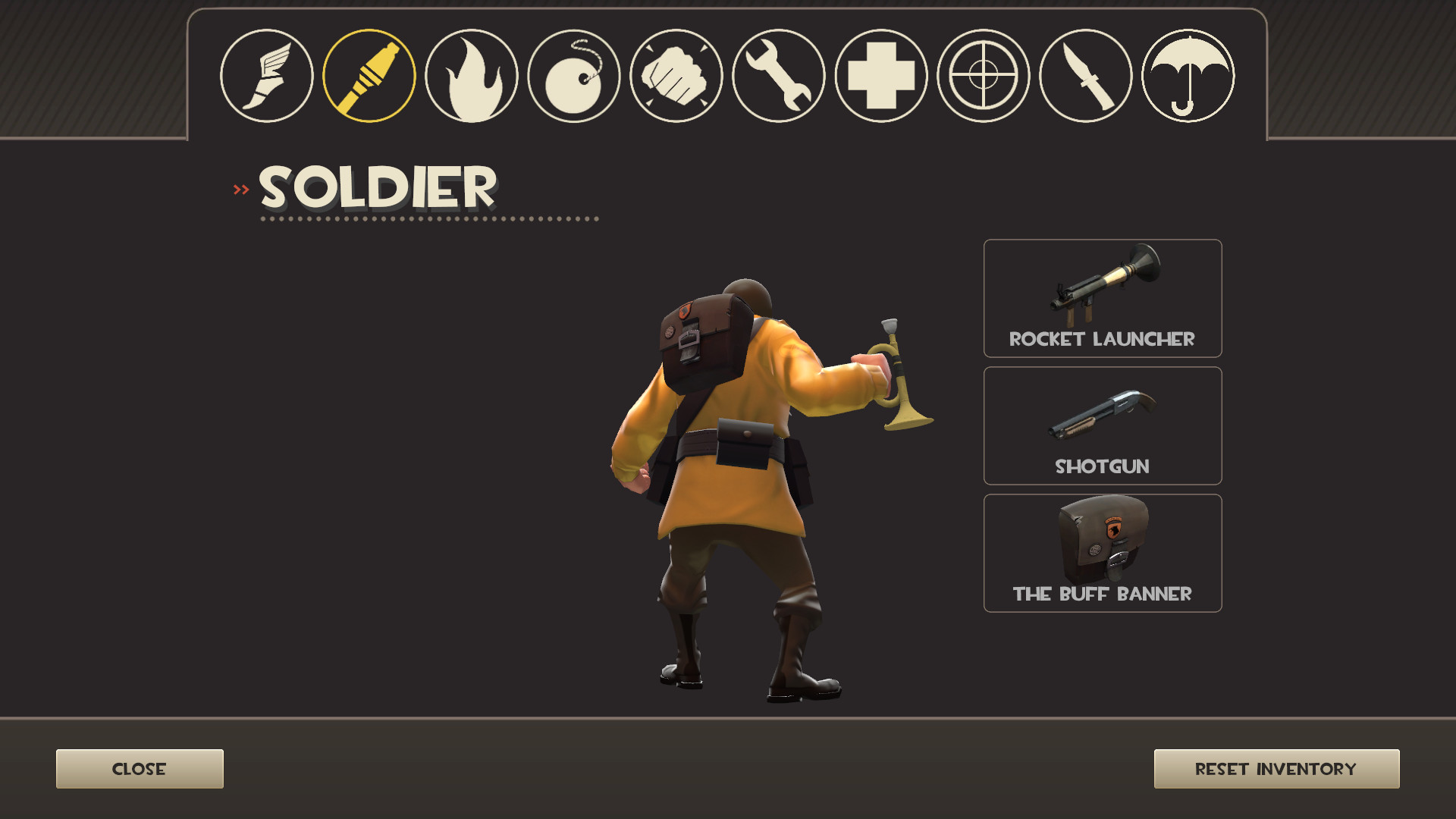The image size is (1456, 819).
Task: Click the Shotgun label text
Action: pyautogui.click(x=1102, y=467)
